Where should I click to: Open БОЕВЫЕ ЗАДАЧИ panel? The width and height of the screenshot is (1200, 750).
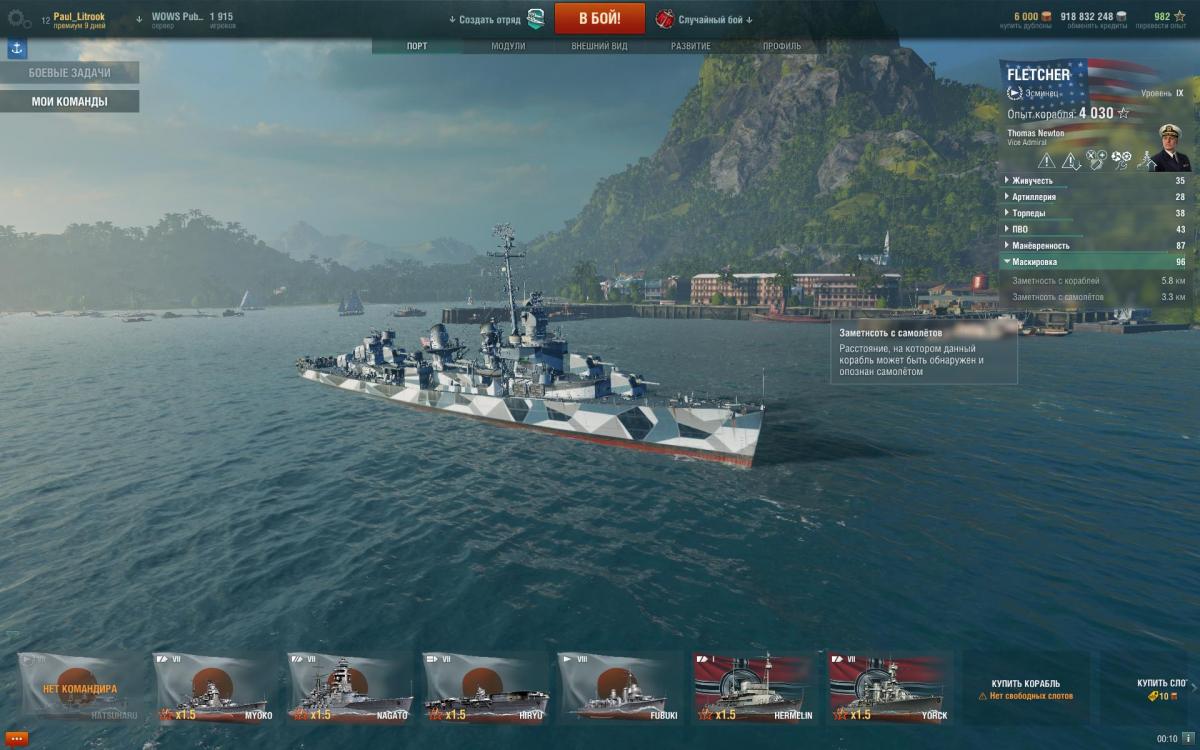(x=69, y=73)
